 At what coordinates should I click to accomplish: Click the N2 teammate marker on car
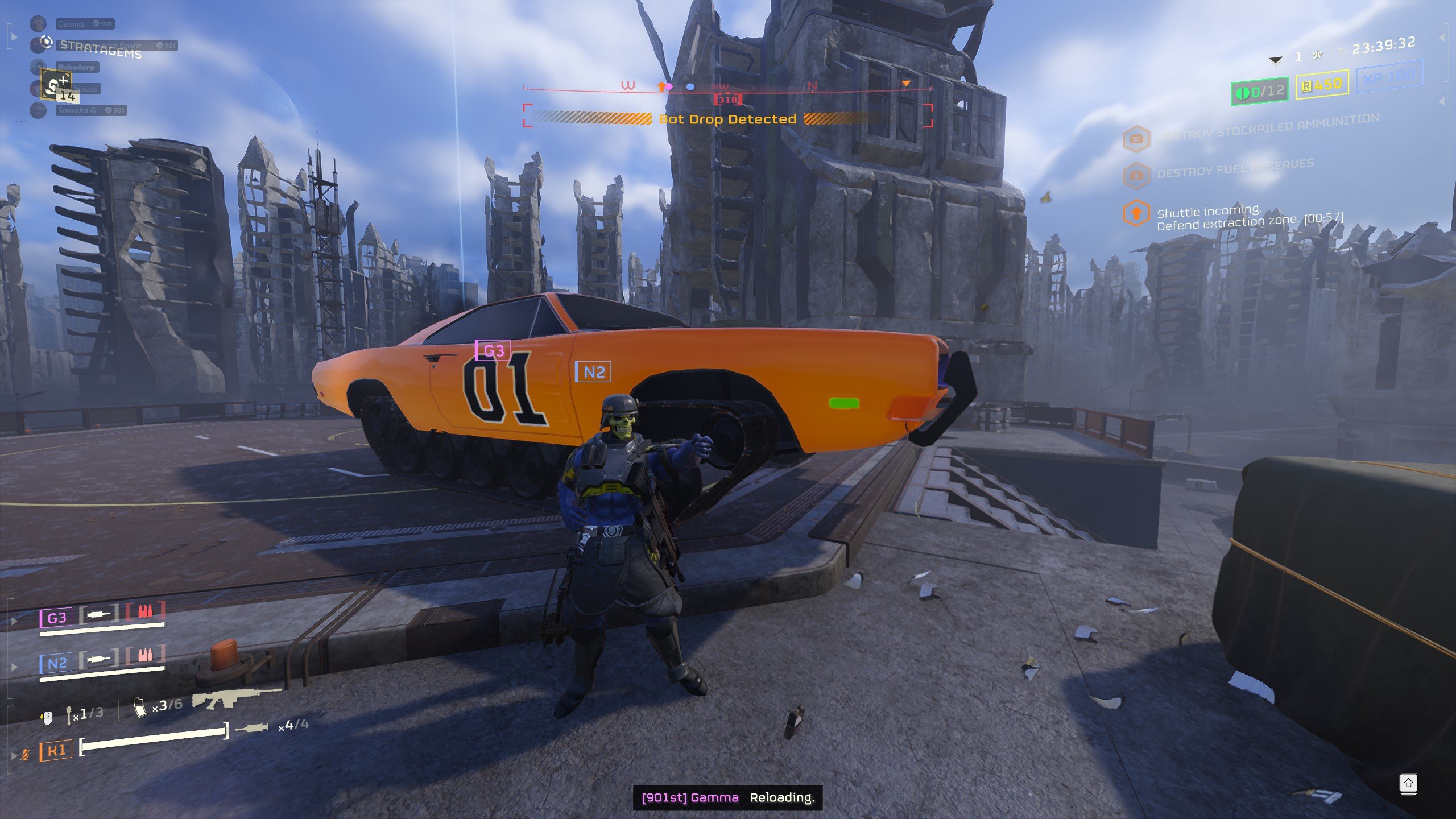click(593, 372)
